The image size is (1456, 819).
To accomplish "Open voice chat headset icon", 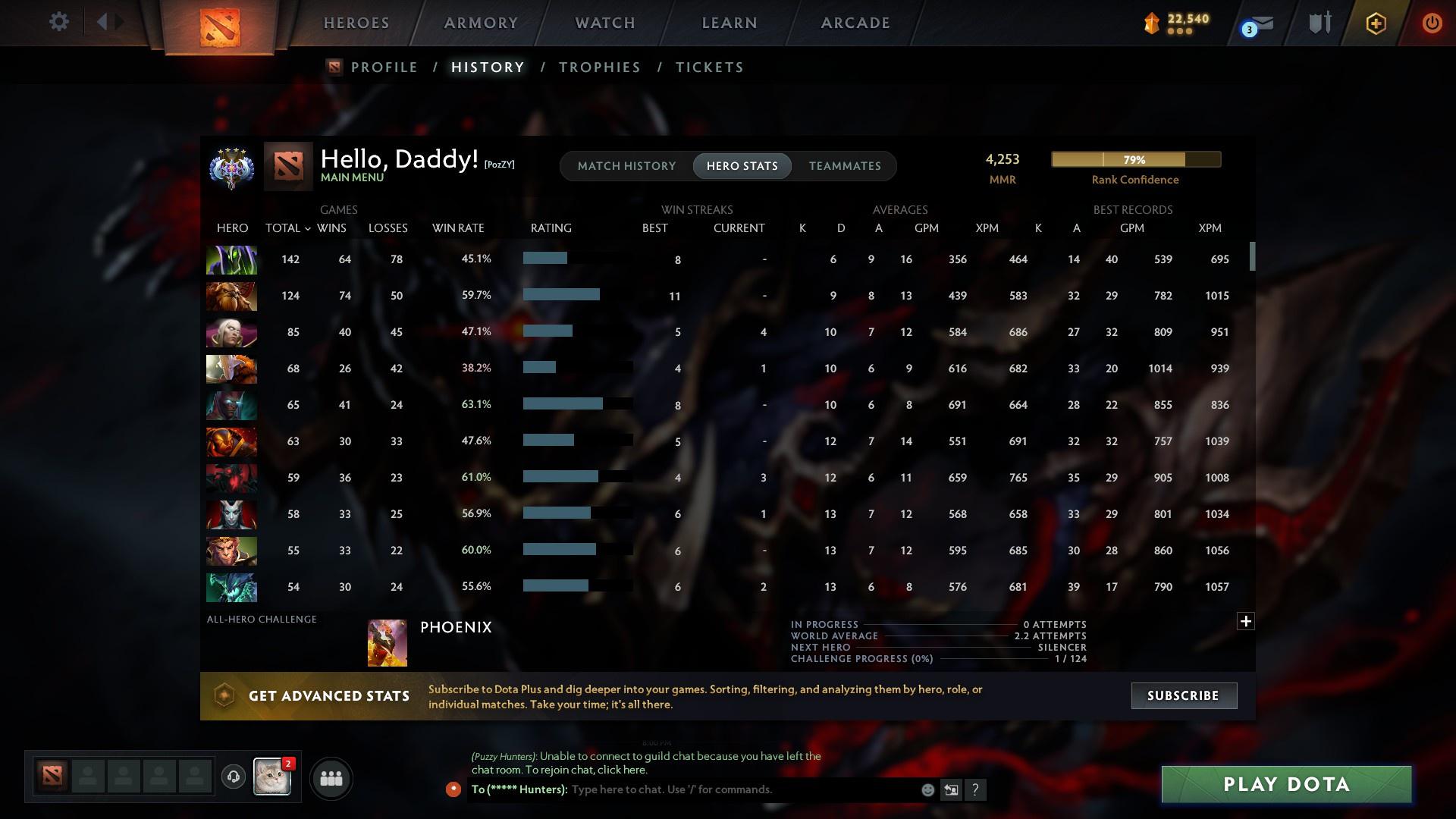I will click(234, 778).
